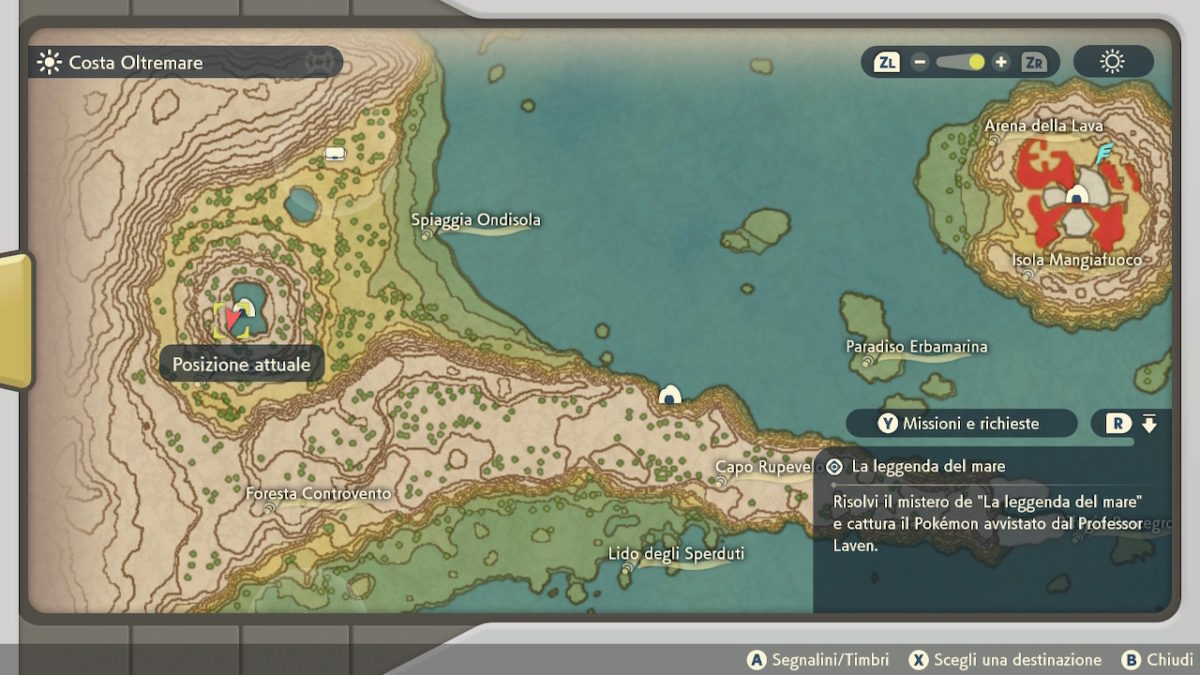Image resolution: width=1200 pixels, height=675 pixels.
Task: Click the map zoom-out minus button
Action: 920,62
